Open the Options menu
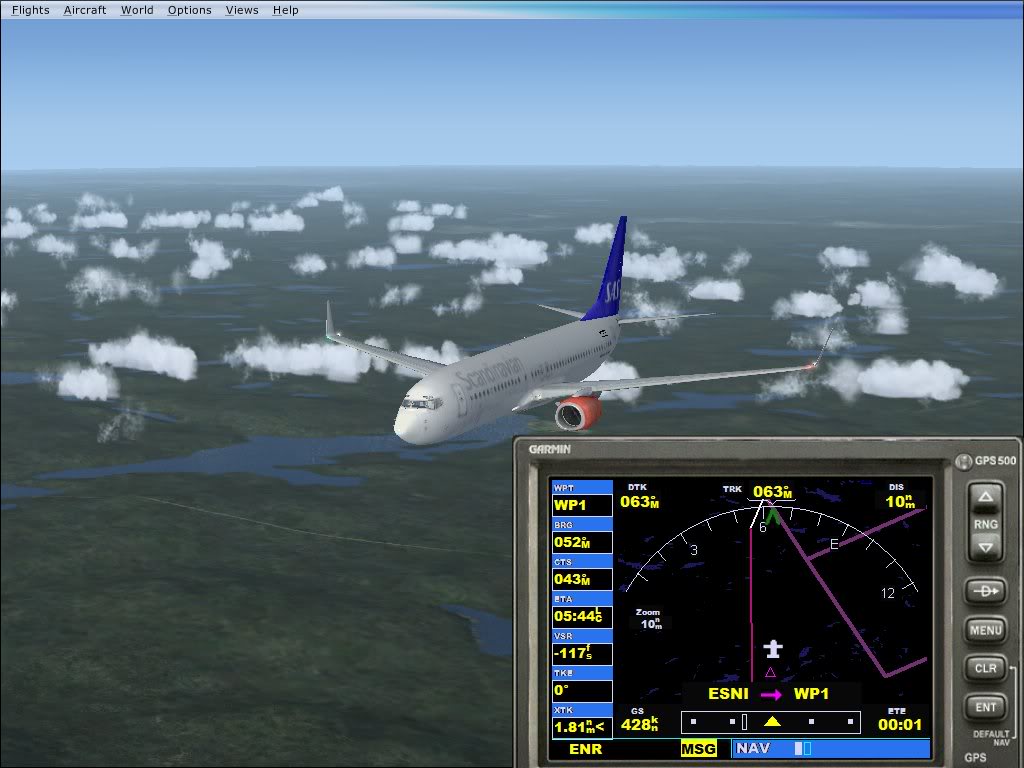Screen dimensions: 1024x768 coord(189,10)
